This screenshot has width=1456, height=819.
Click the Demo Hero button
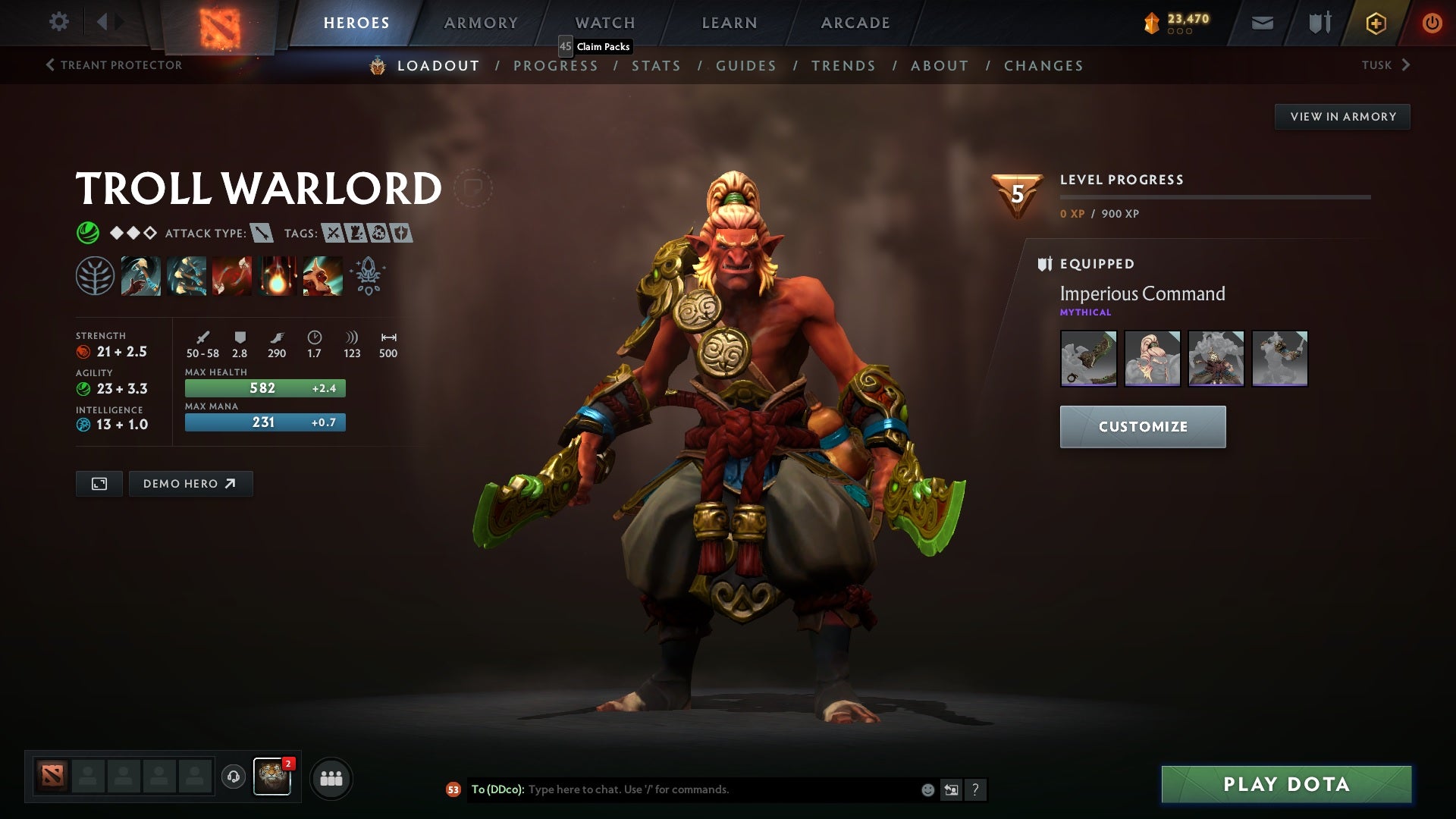pyautogui.click(x=190, y=483)
